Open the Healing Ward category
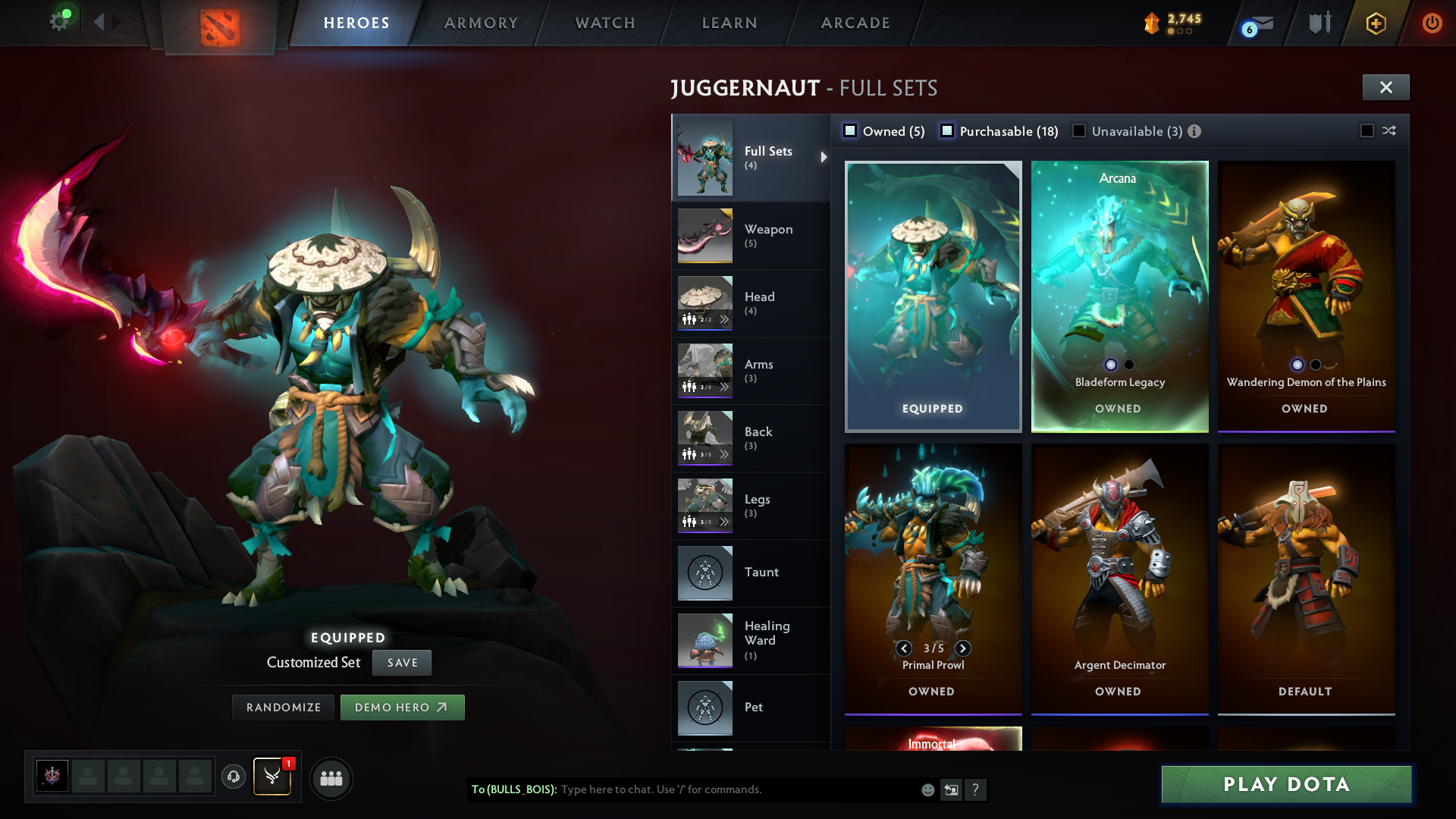The image size is (1456, 819). tap(750, 640)
